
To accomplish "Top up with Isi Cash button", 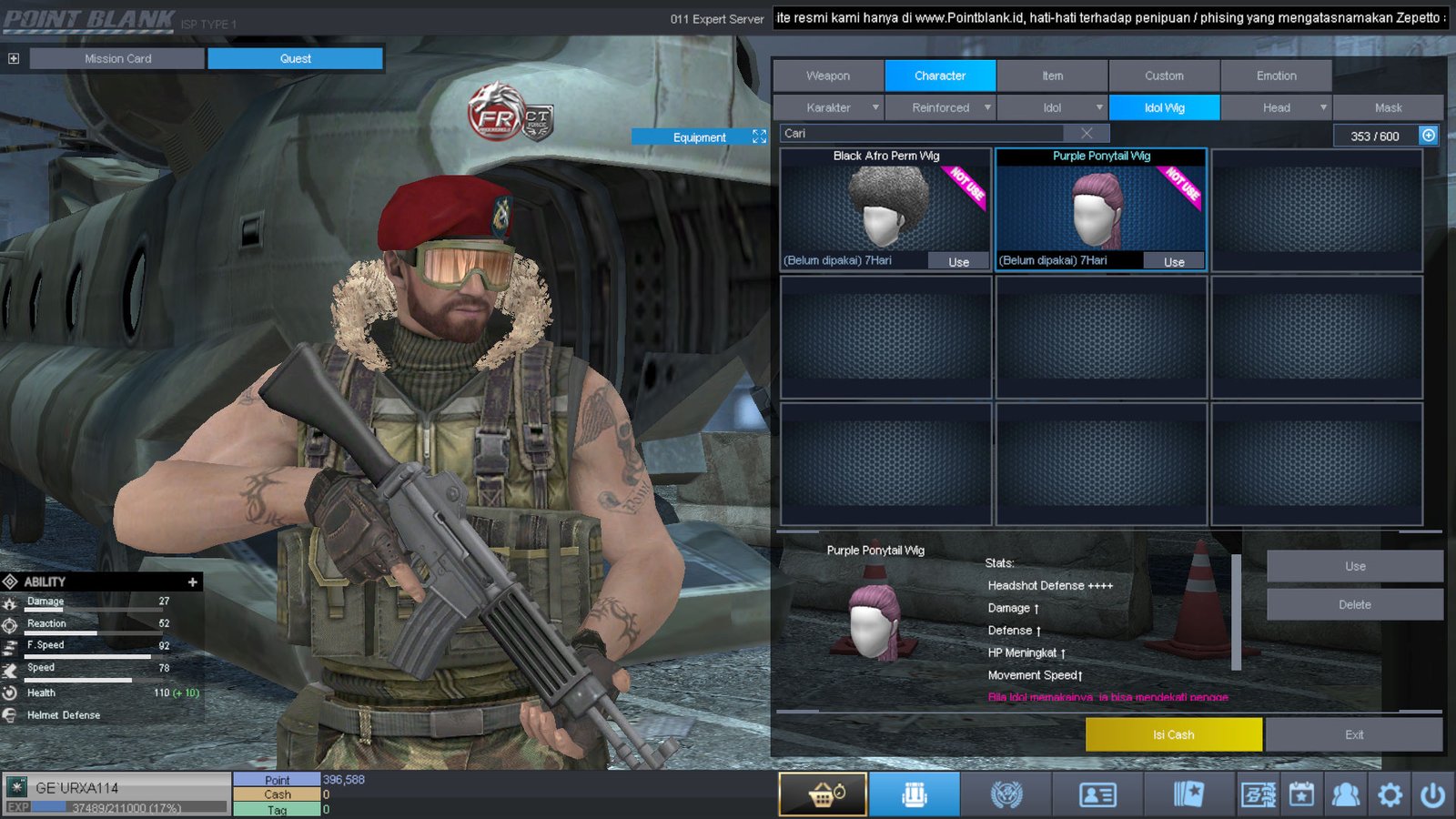I will pyautogui.click(x=1173, y=734).
